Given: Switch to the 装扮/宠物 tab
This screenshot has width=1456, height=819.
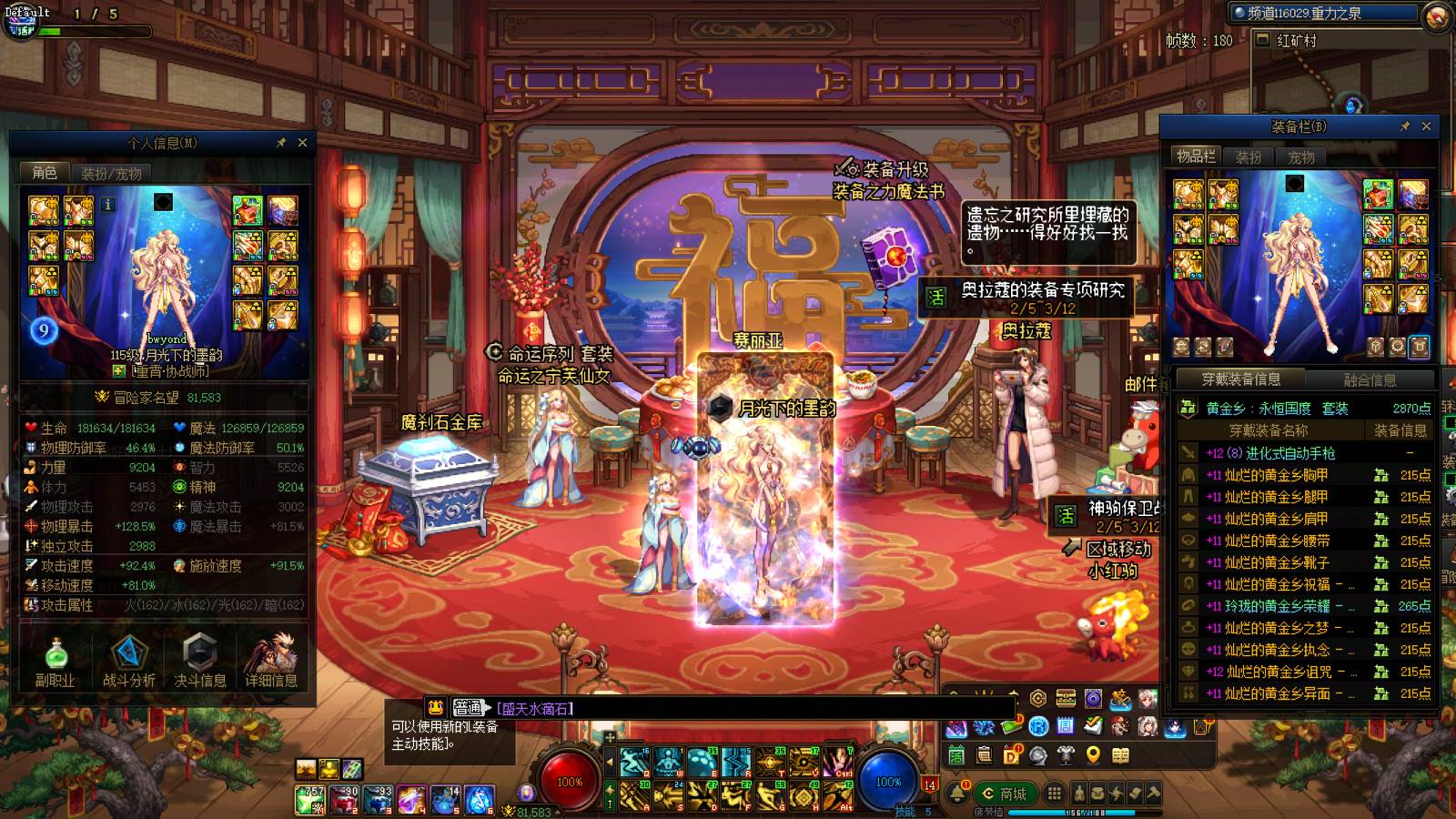Looking at the screenshot, I should pyautogui.click(x=111, y=173).
